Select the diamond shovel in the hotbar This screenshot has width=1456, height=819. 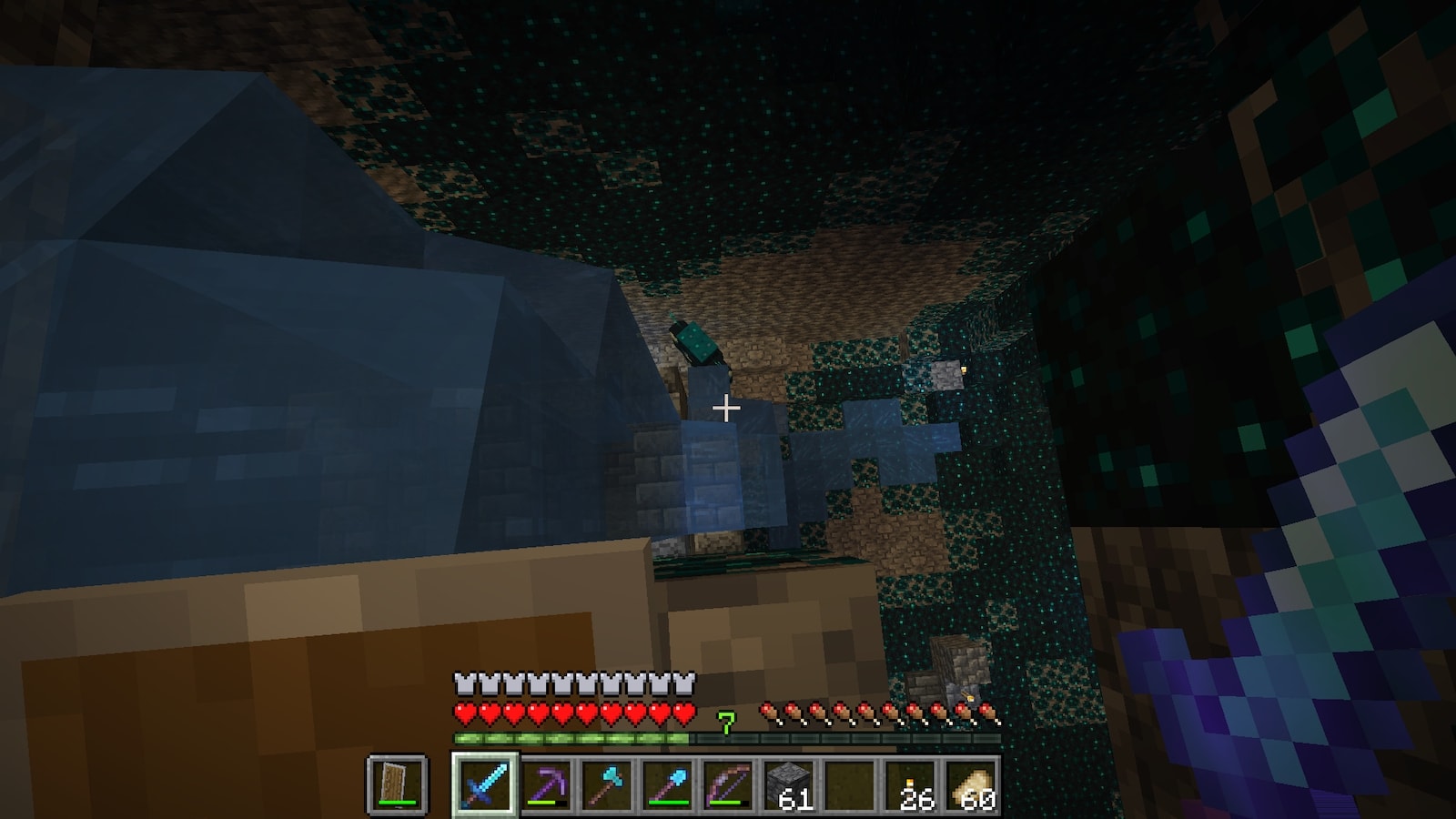[x=668, y=784]
